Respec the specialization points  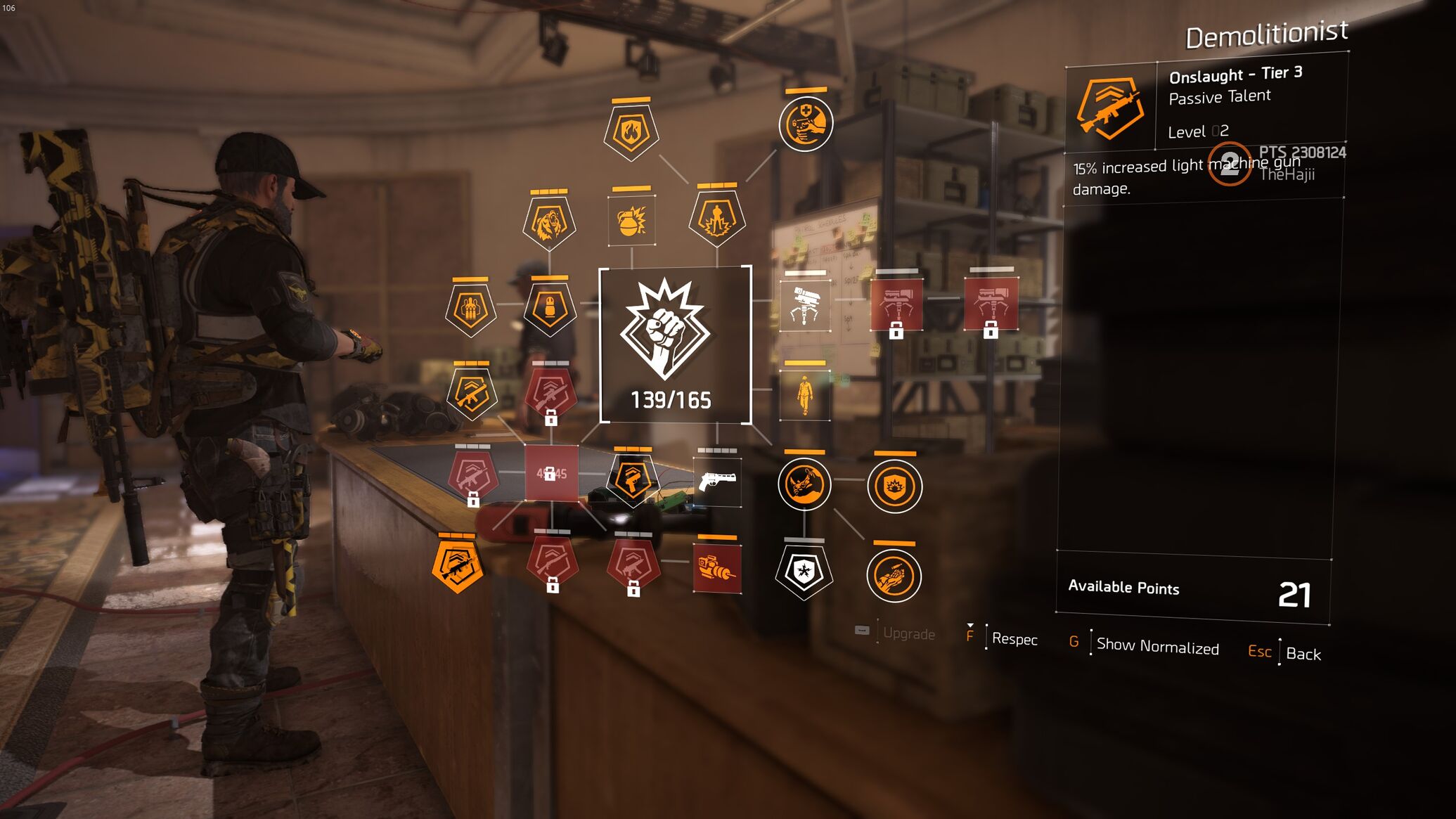coord(1014,639)
